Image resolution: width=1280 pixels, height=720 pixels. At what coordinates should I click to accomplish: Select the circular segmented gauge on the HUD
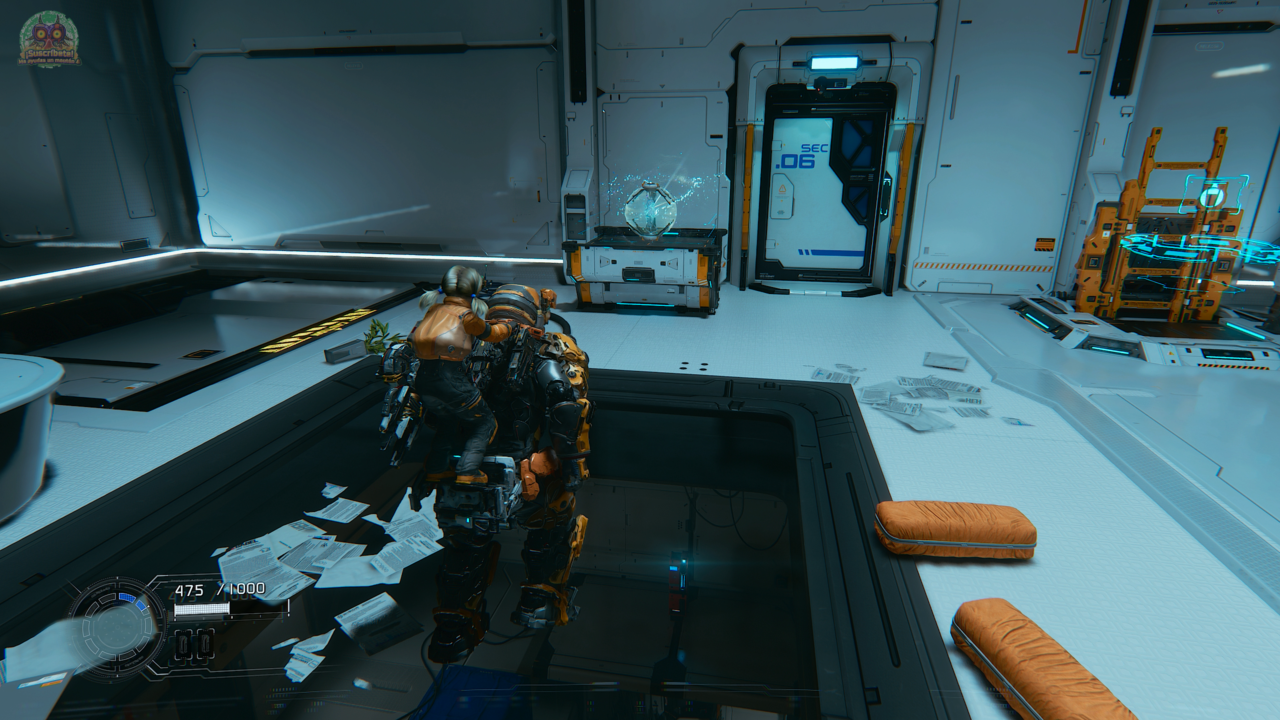[117, 628]
